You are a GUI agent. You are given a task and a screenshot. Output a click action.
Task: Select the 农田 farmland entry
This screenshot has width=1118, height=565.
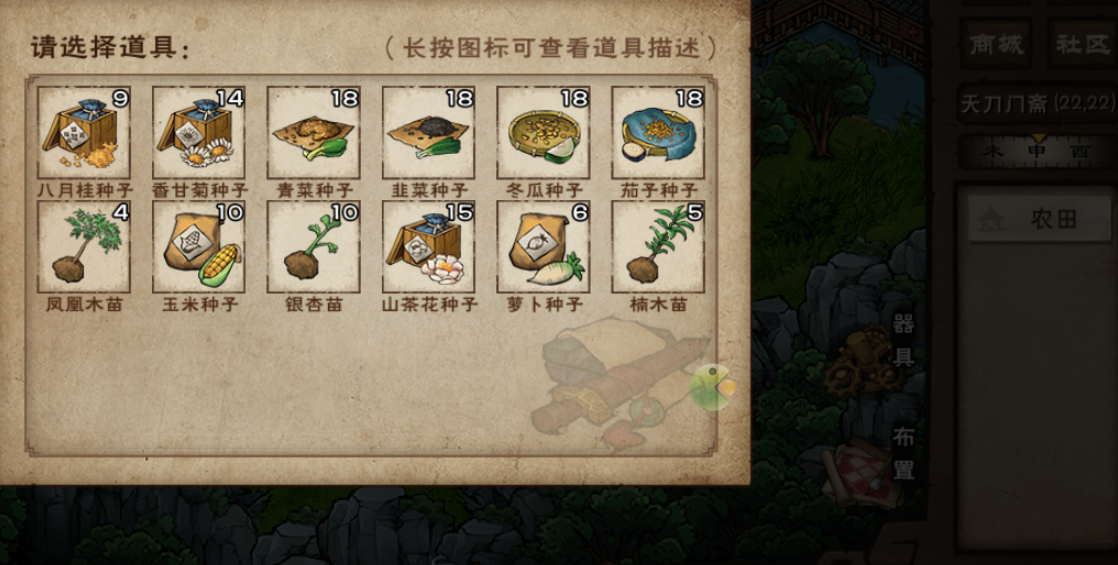[x=1038, y=219]
